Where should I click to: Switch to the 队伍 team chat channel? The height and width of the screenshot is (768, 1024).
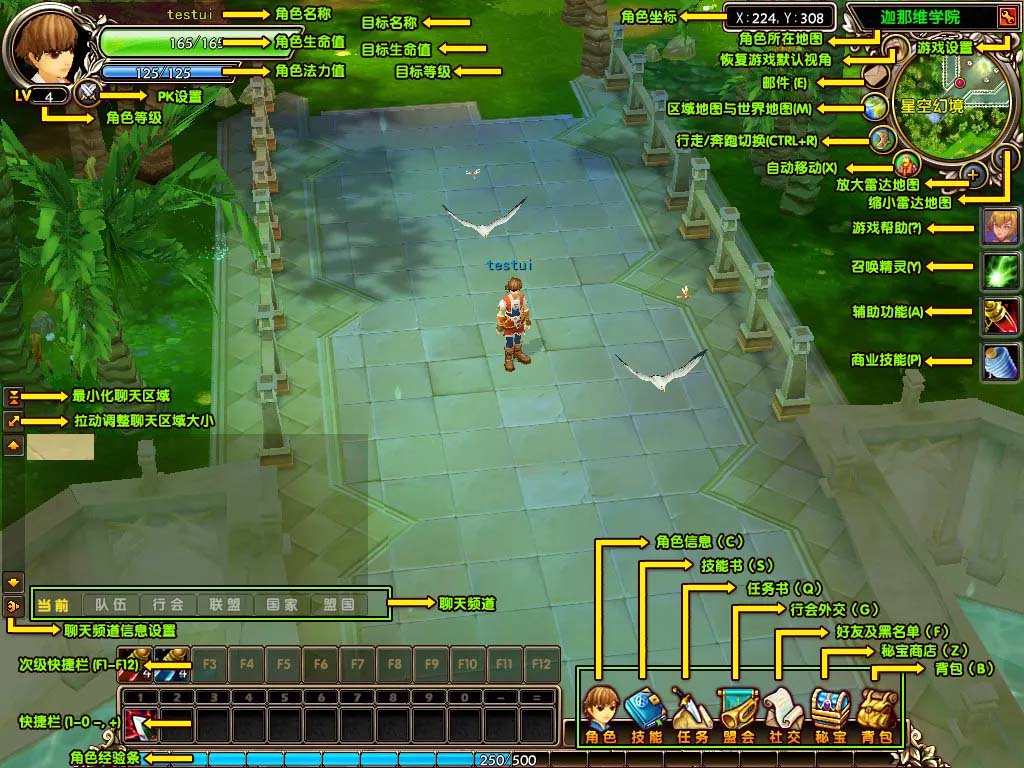coord(111,605)
